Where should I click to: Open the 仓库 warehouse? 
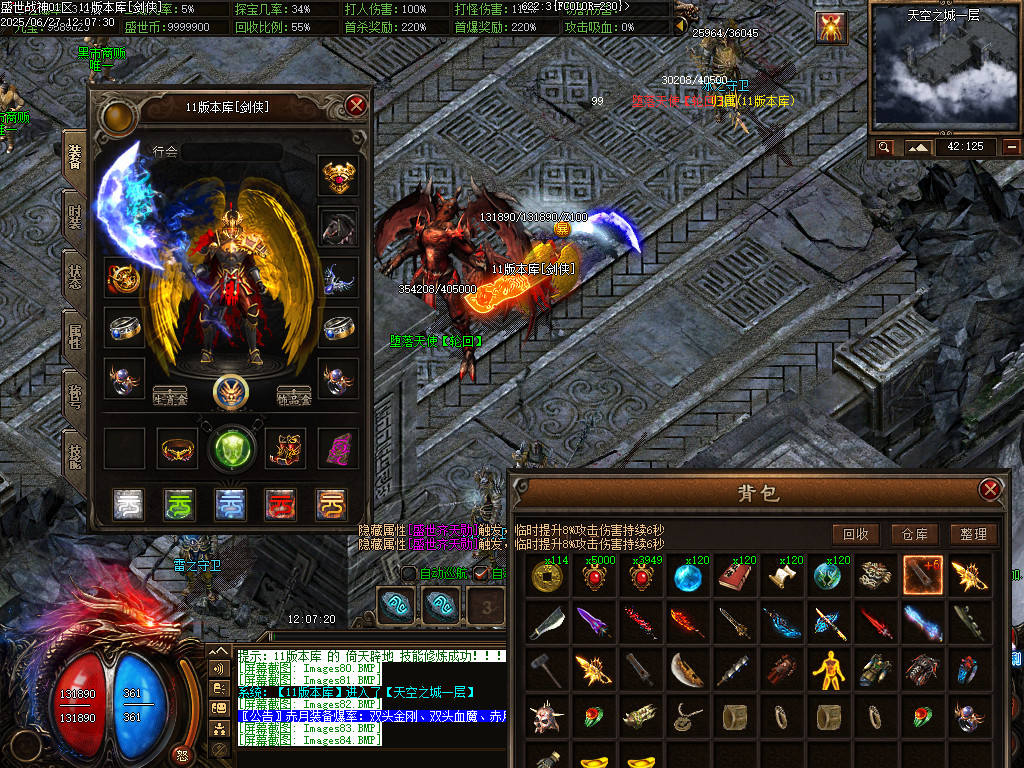[914, 534]
